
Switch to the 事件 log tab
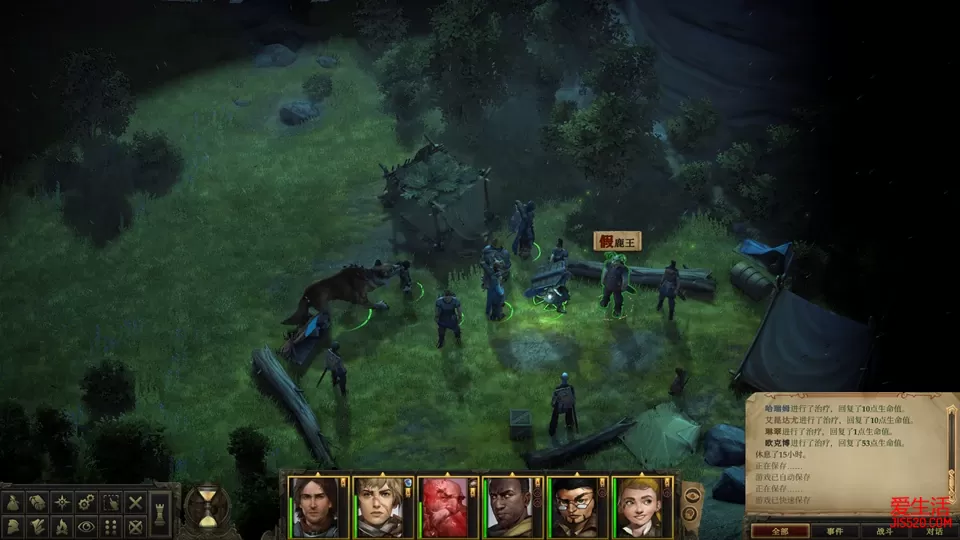(834, 531)
